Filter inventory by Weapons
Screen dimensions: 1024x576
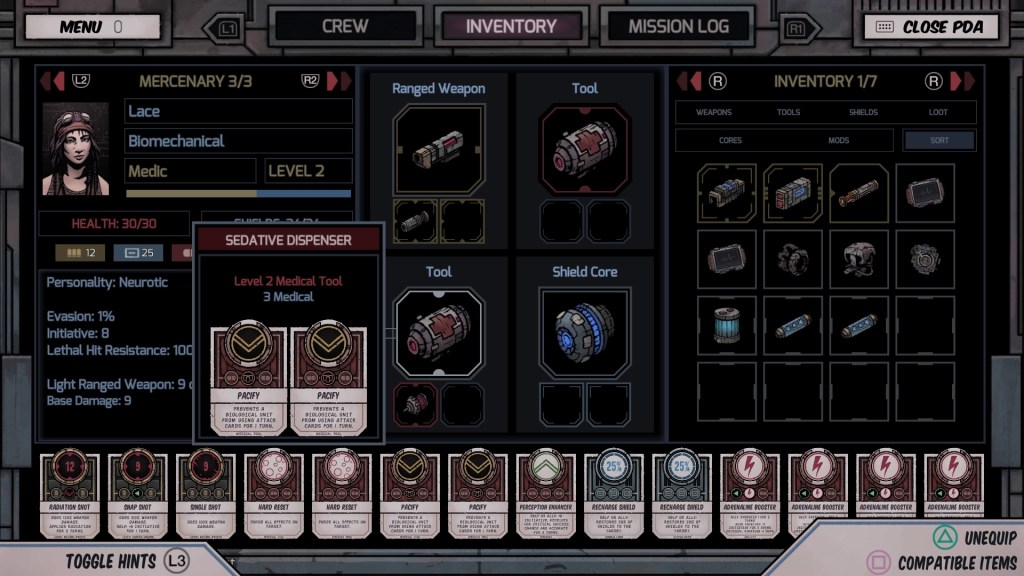tap(714, 112)
